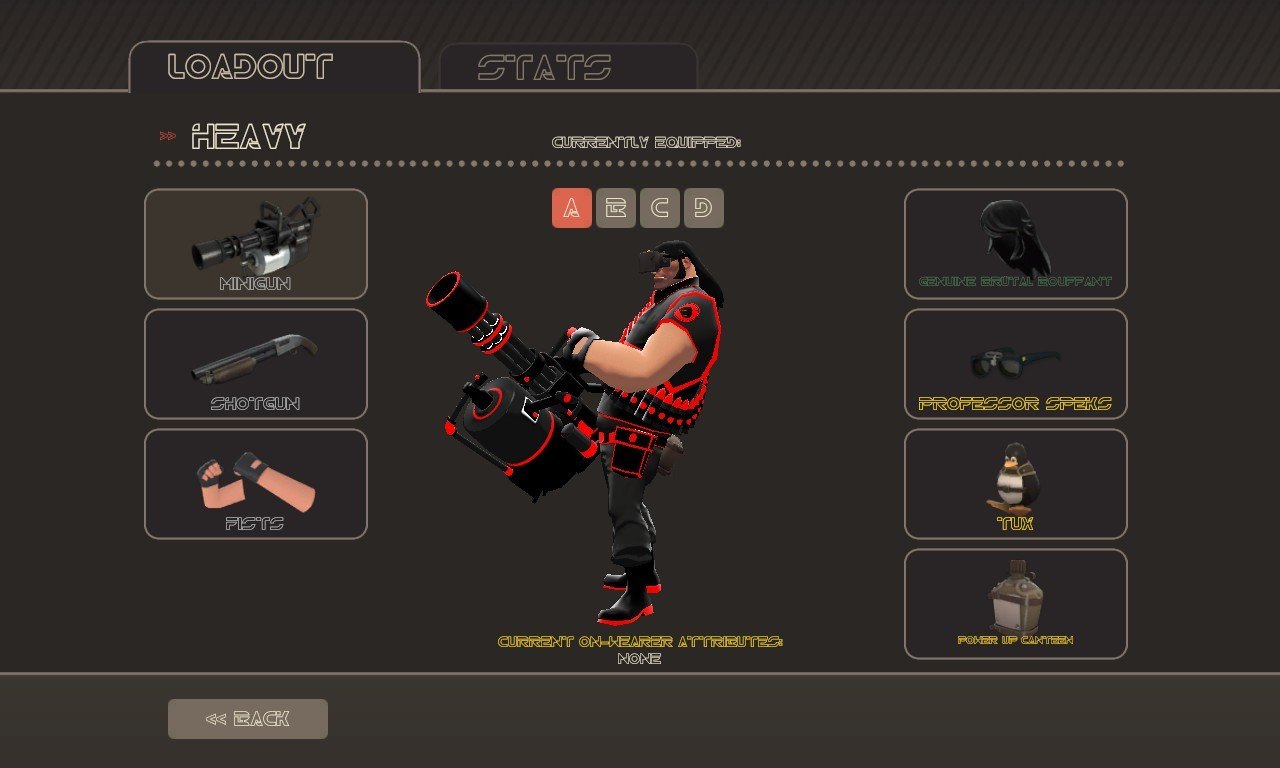Select the Tux penguin cosmetic slot
The height and width of the screenshot is (768, 1280).
click(1016, 484)
